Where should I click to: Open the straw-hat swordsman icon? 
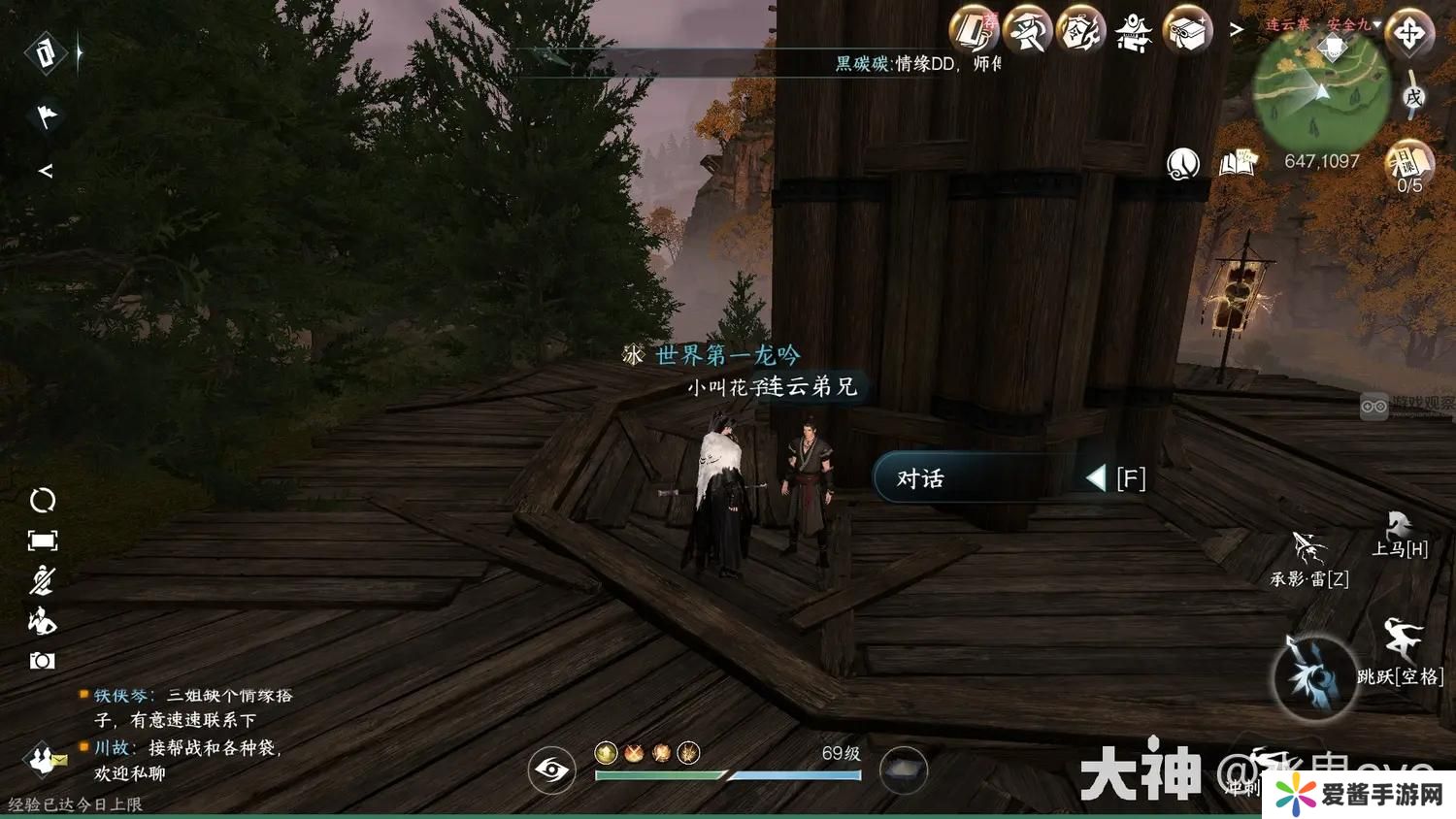pyautogui.click(x=1027, y=32)
